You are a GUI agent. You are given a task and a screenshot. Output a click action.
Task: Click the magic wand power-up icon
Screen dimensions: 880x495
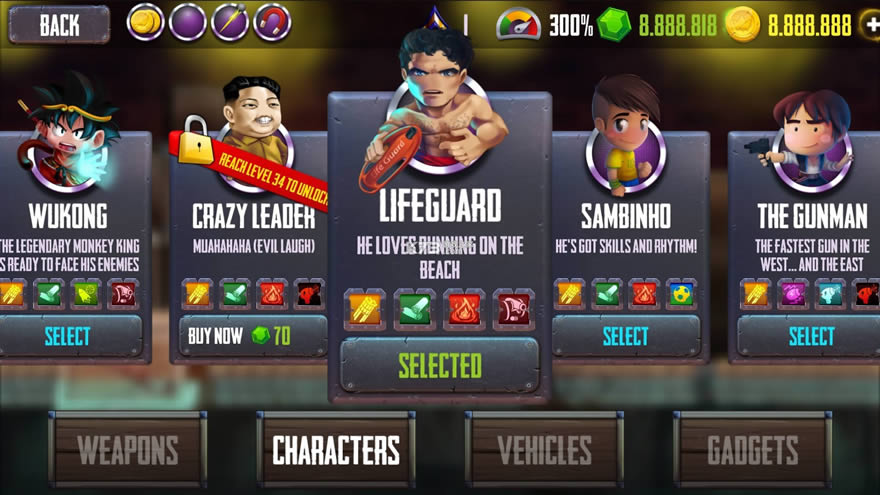tap(230, 22)
